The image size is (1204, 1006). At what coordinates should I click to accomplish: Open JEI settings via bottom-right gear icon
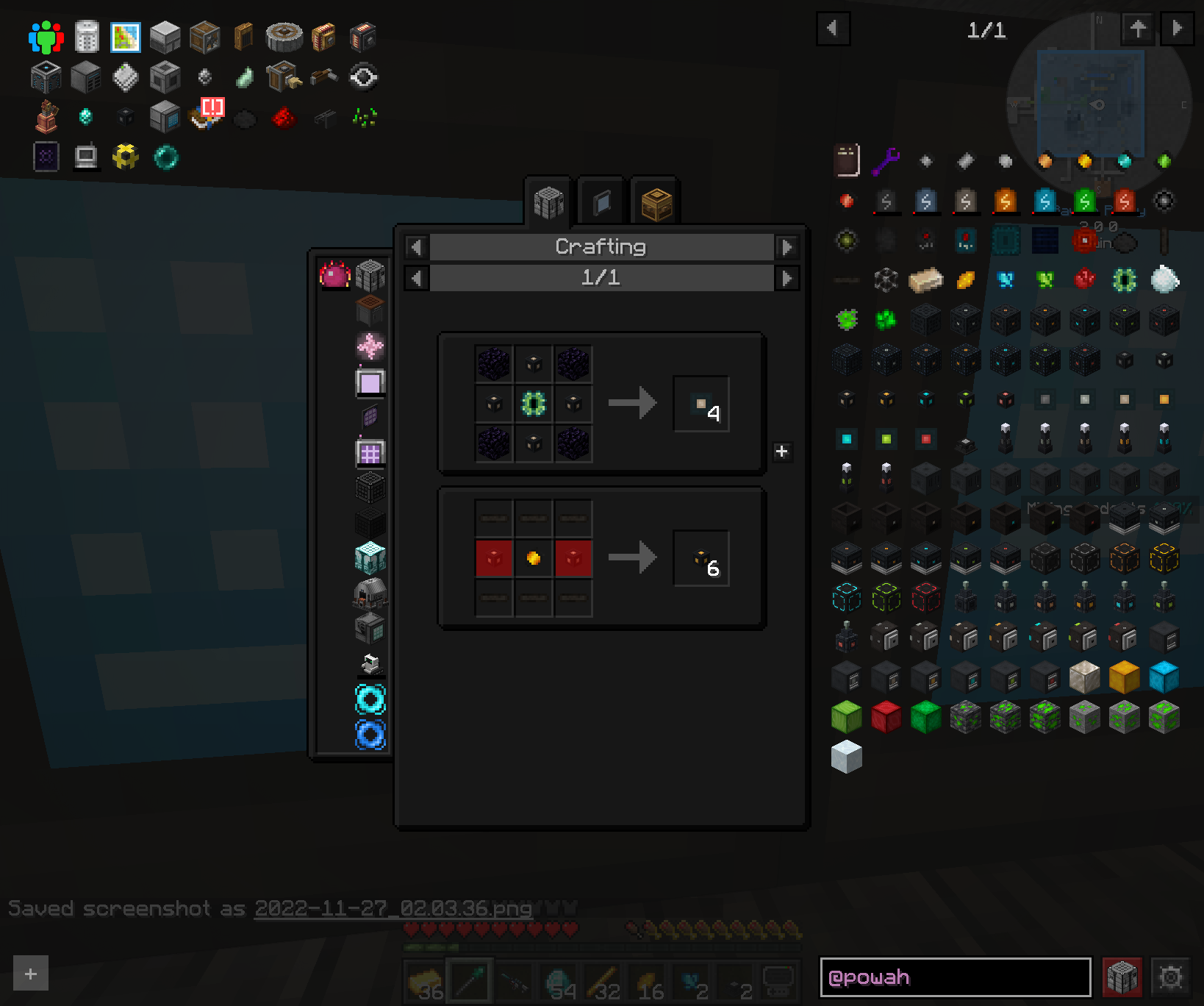click(x=1172, y=977)
